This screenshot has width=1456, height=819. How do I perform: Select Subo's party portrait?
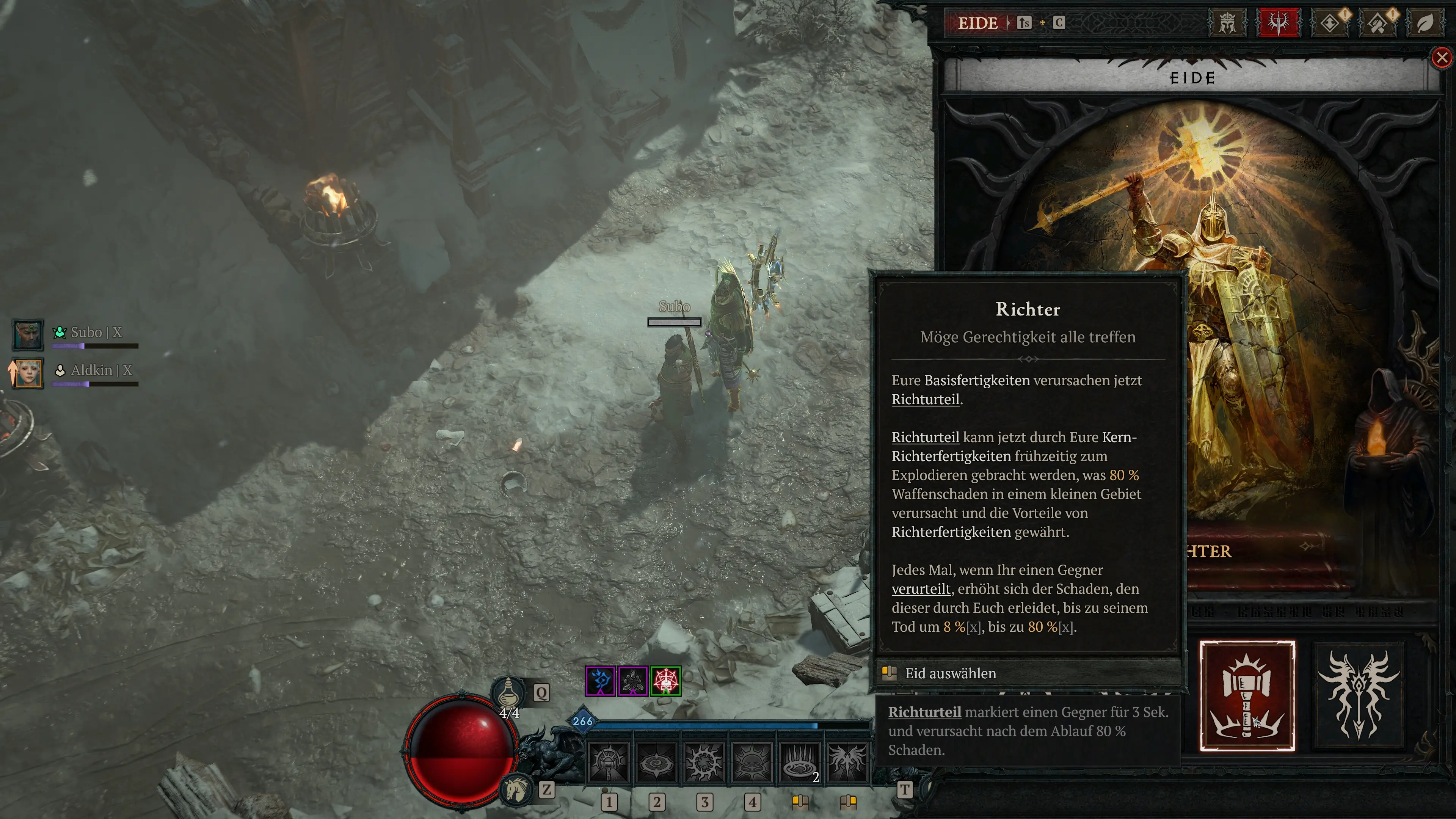coord(28,334)
